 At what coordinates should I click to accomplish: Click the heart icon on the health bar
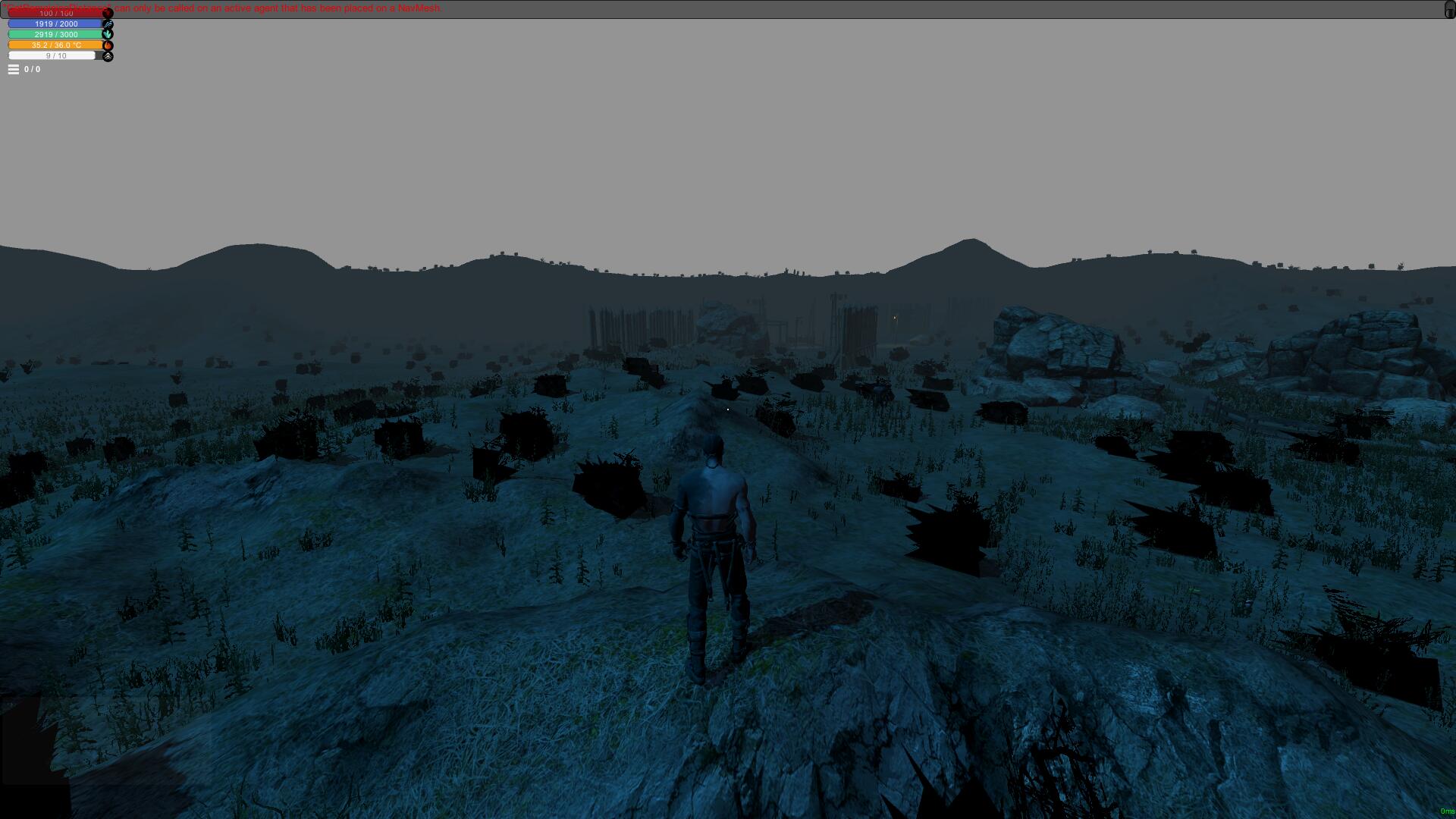pos(108,13)
